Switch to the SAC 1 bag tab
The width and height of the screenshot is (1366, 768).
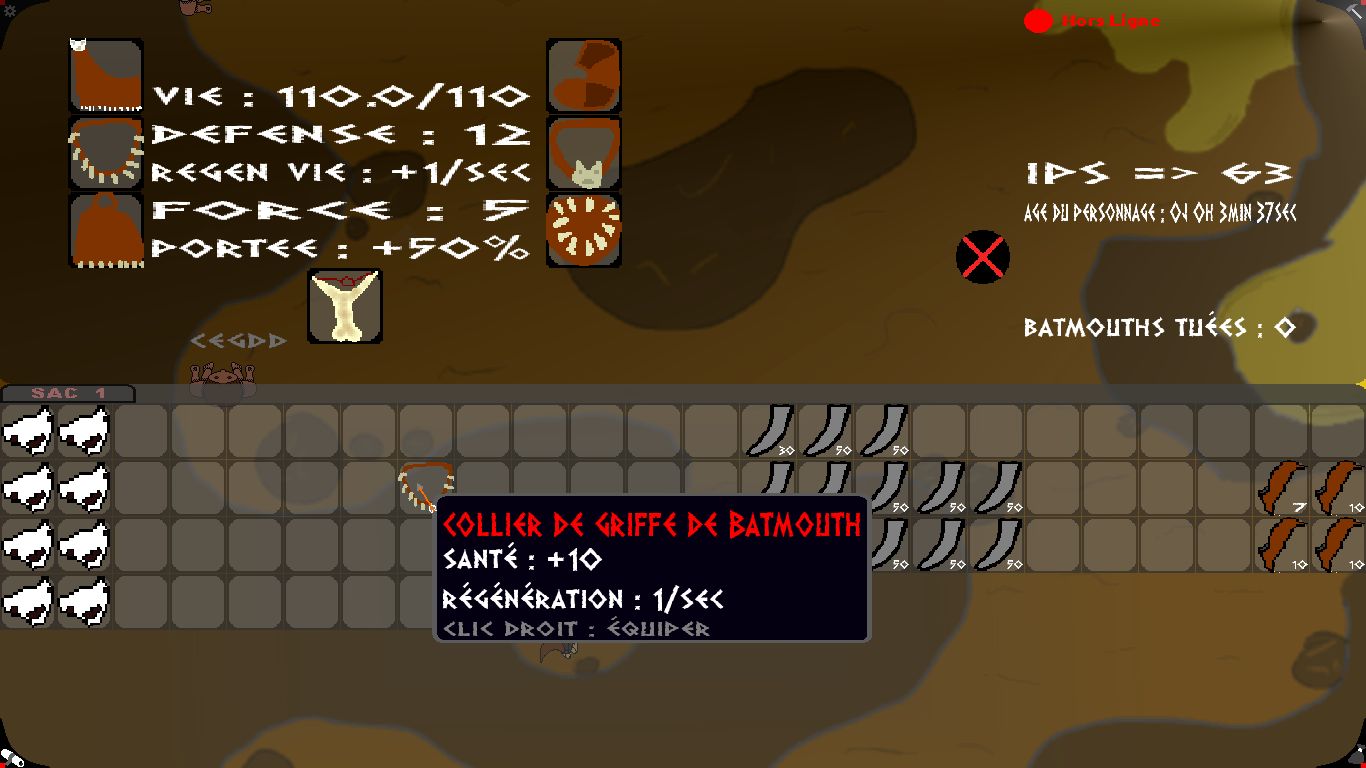coord(68,393)
